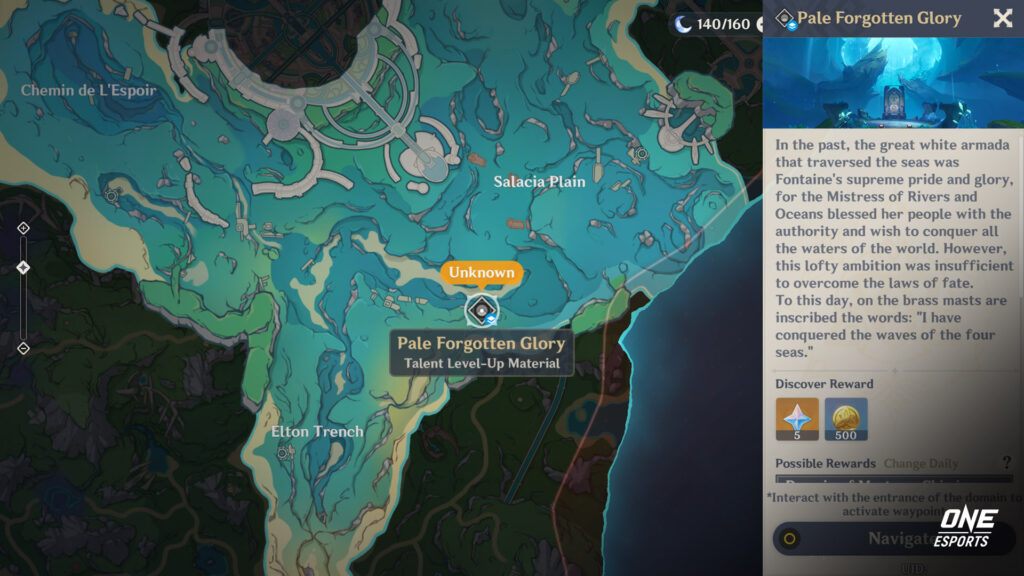Select the waypoint marker near Salacia Plain
Image resolution: width=1024 pixels, height=576 pixels.
[642, 153]
